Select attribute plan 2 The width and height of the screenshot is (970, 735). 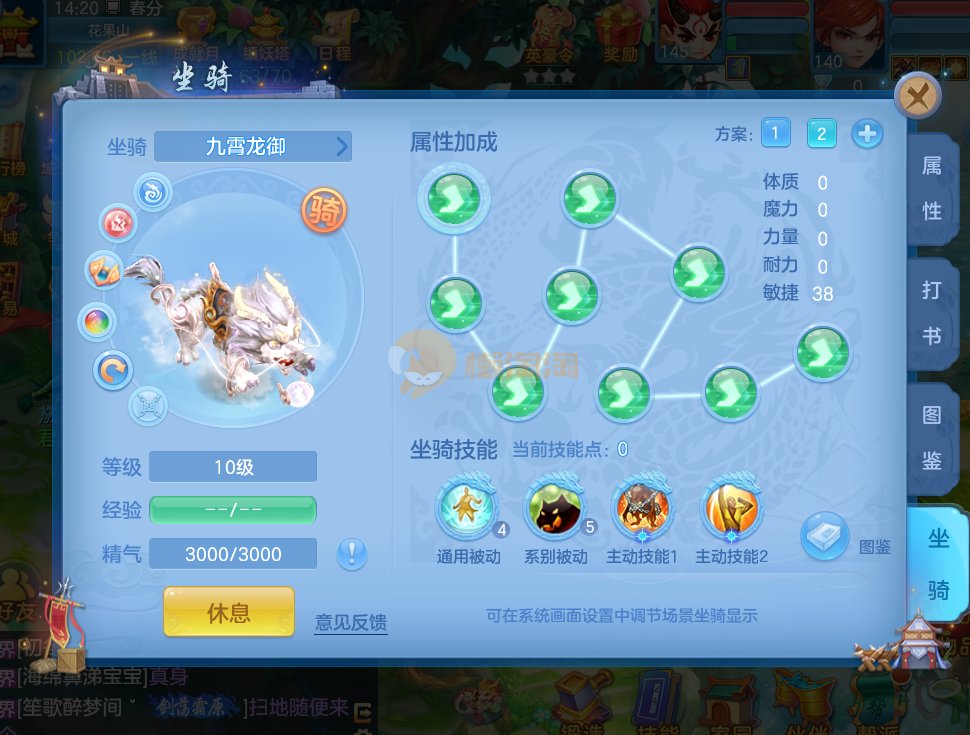pos(821,133)
